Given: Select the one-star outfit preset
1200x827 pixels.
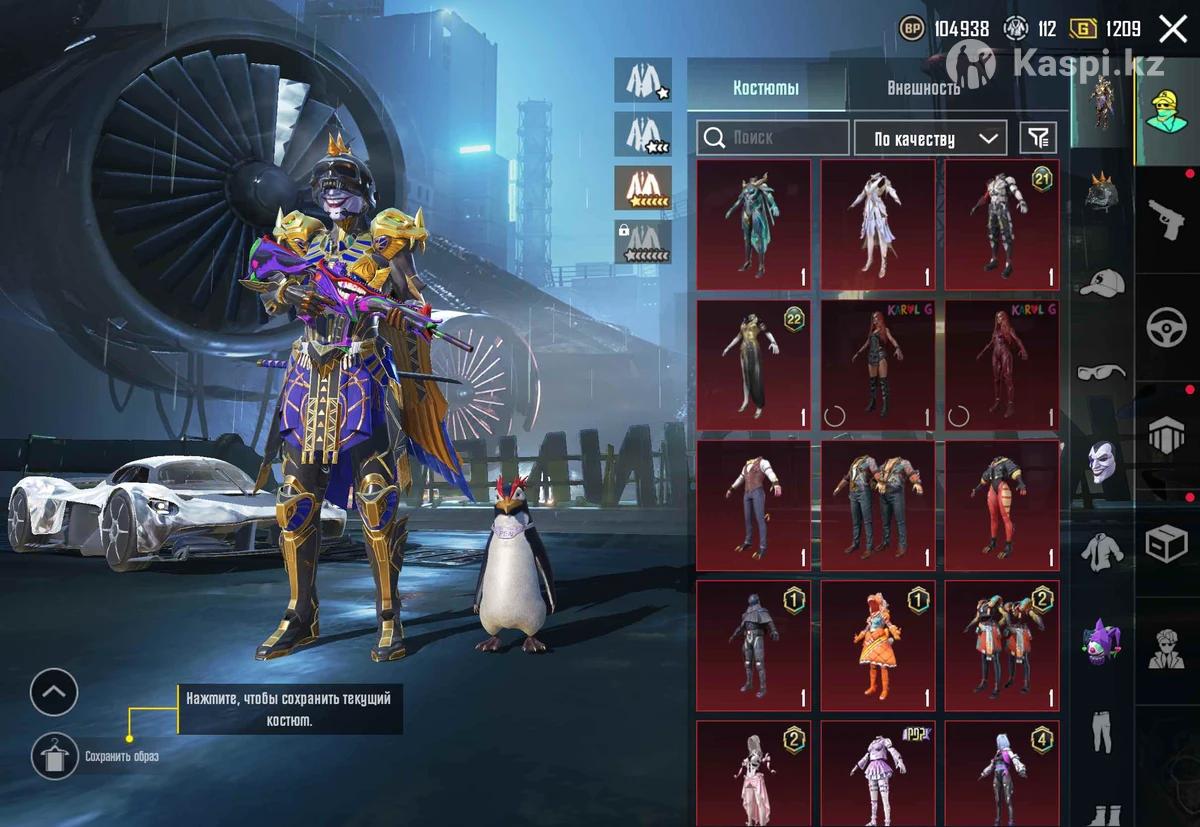Looking at the screenshot, I should tap(642, 80).
